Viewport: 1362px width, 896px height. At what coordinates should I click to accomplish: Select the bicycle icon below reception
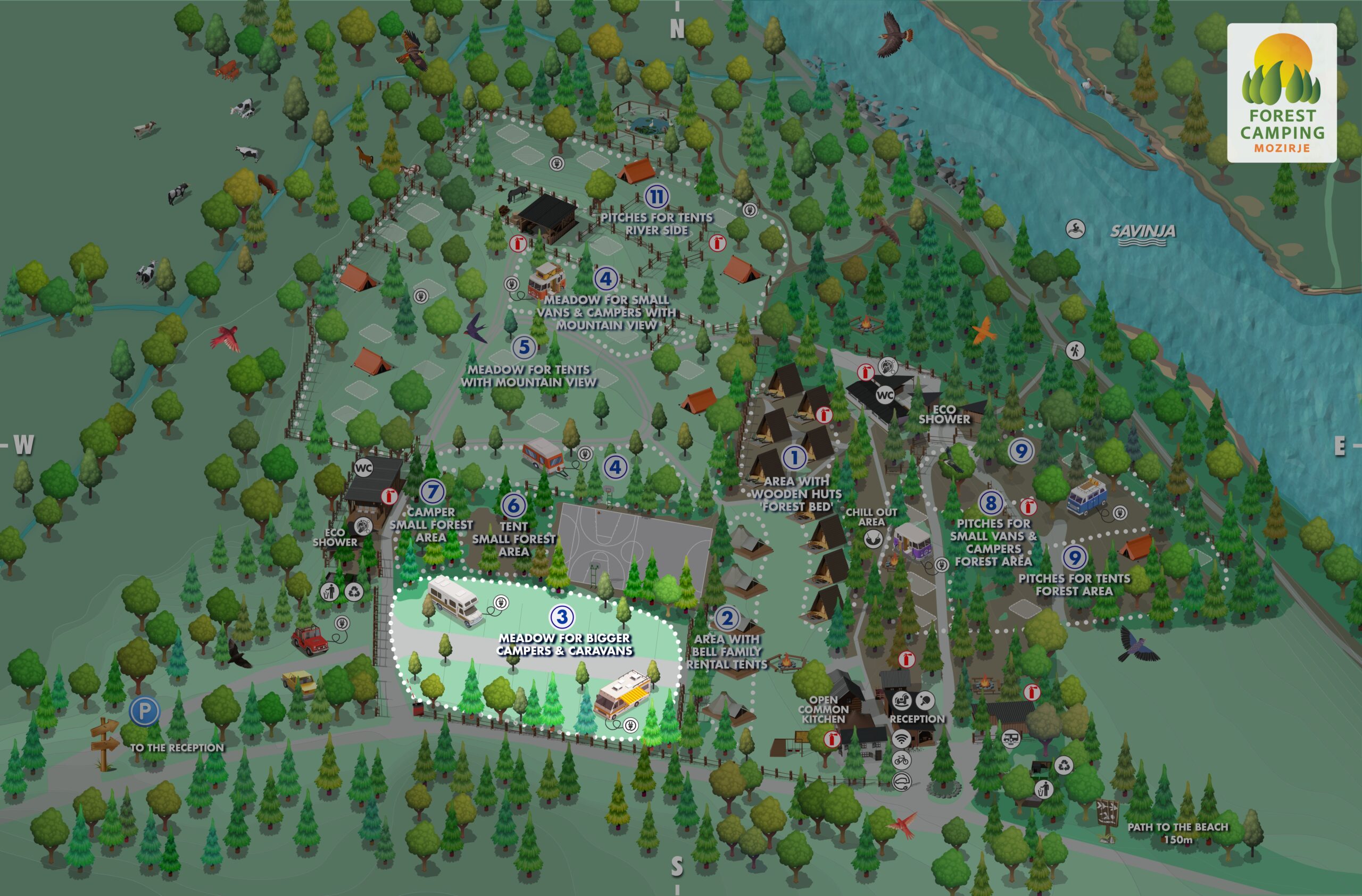901,760
